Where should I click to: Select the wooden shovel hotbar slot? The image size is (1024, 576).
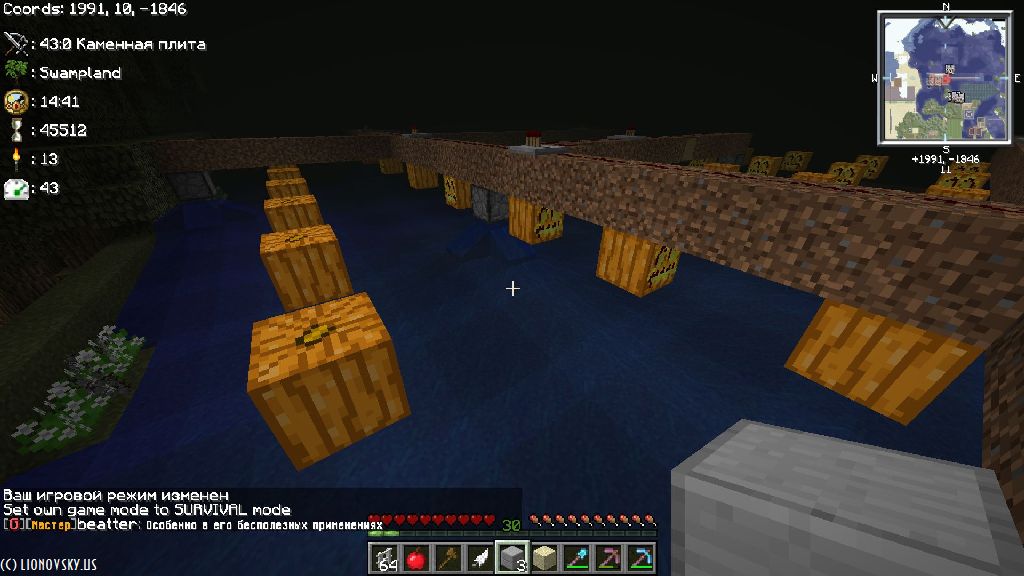(448, 557)
